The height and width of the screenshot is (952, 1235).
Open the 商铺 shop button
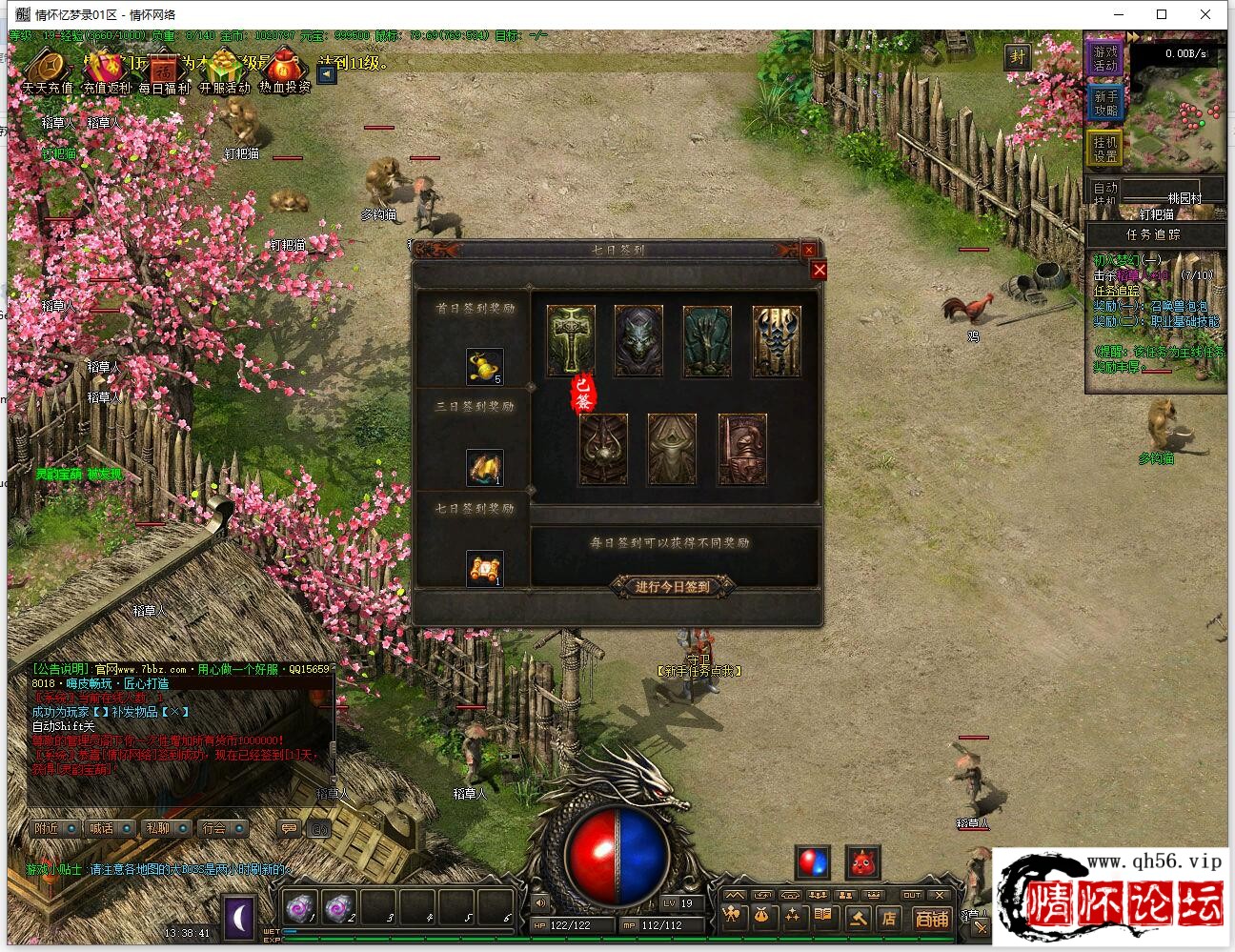point(931,919)
